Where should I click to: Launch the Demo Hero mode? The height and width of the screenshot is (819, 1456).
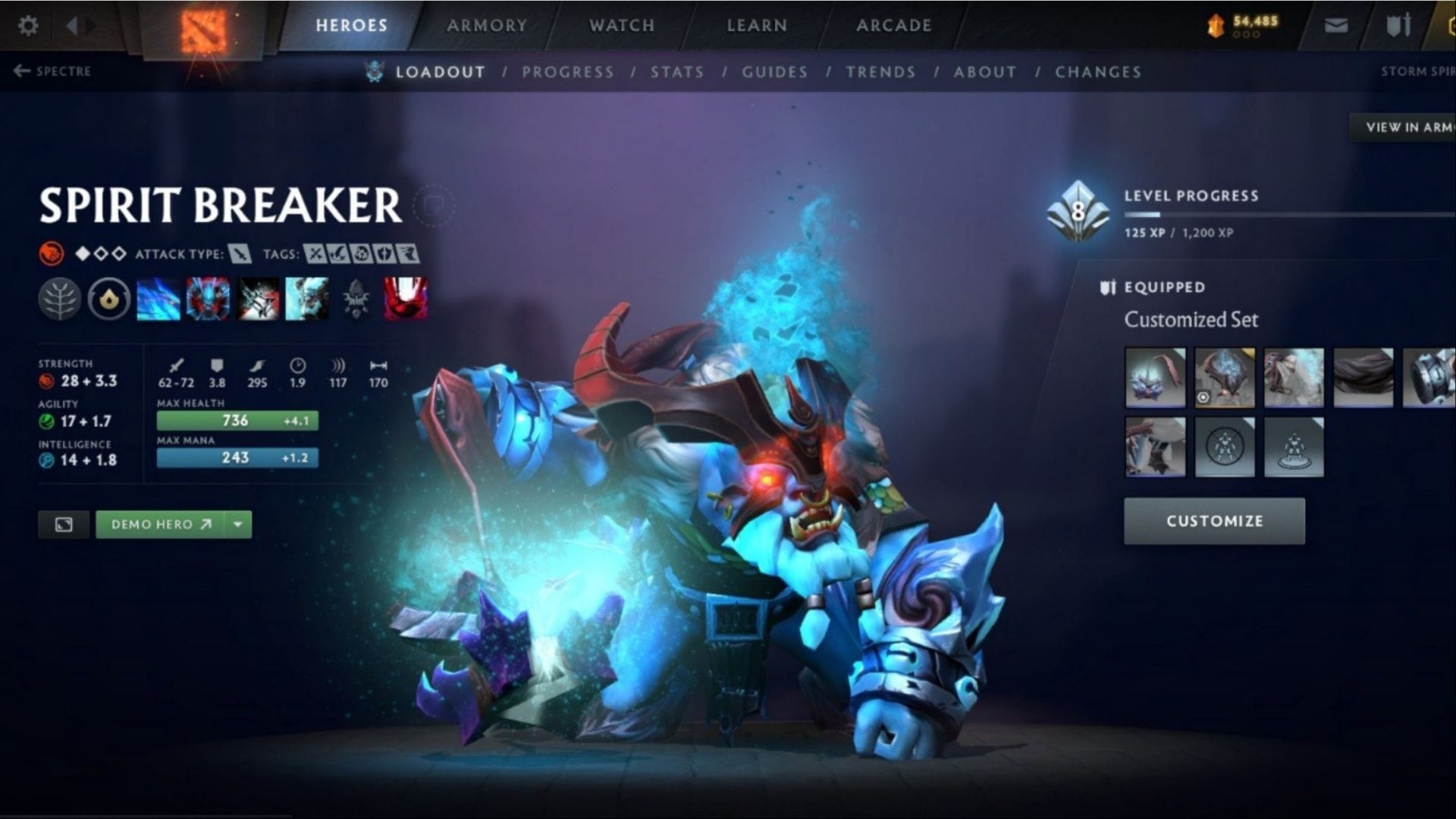coord(161,524)
